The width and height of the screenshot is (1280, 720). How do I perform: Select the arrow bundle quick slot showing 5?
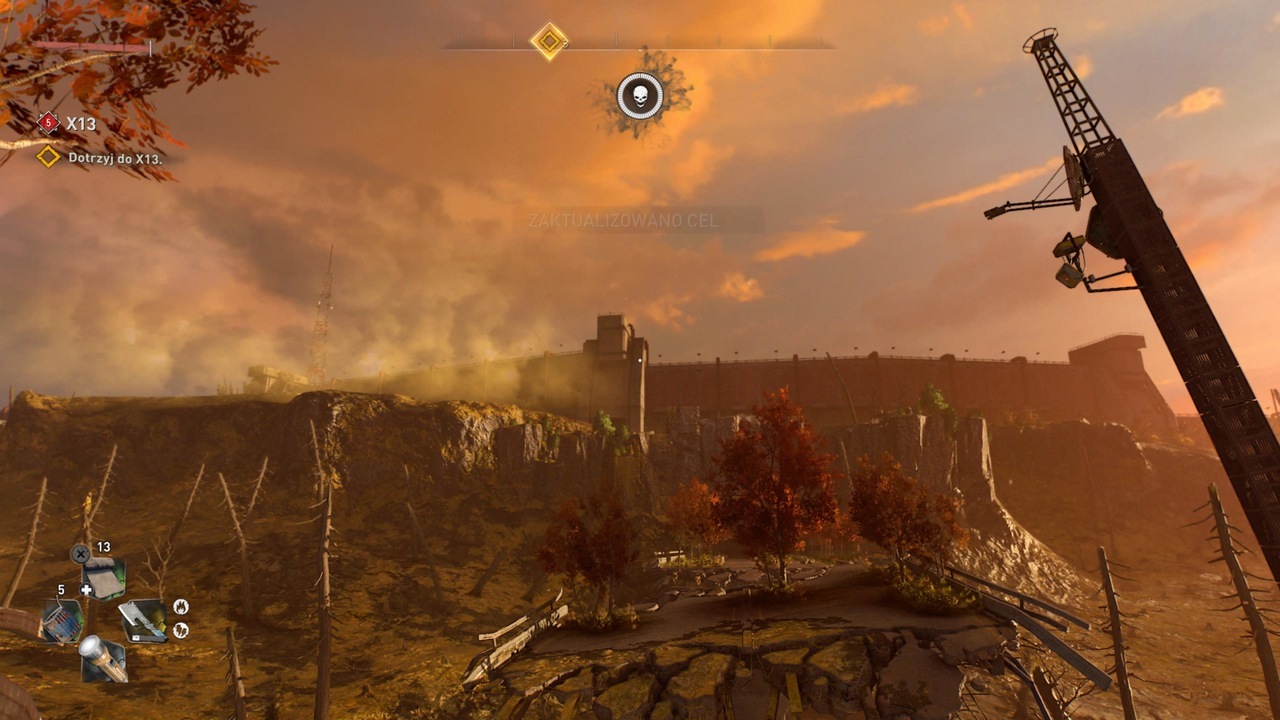(61, 619)
